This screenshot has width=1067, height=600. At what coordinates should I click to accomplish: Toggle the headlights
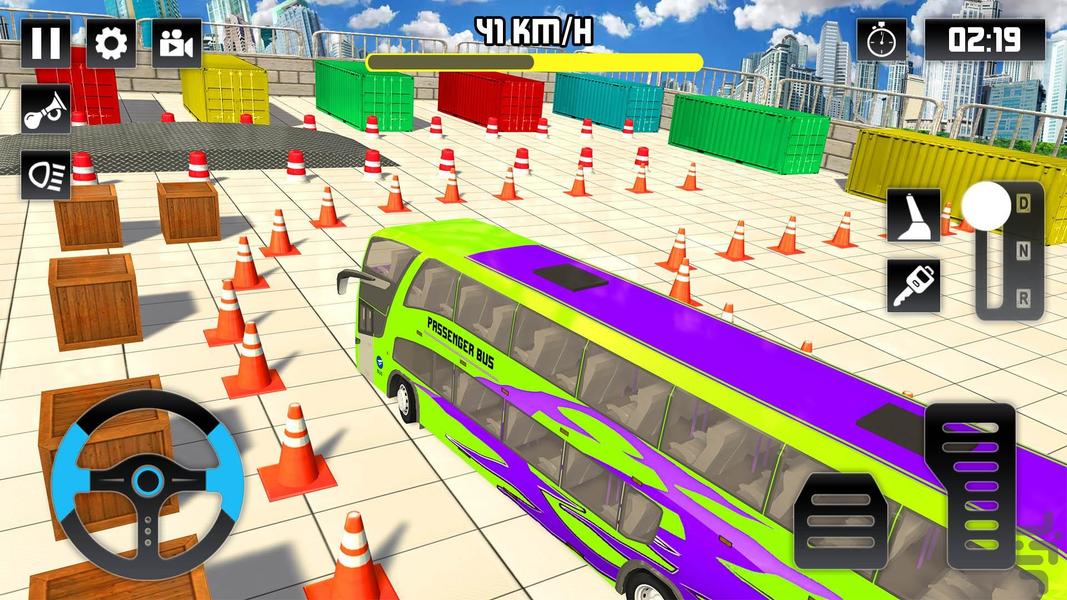tap(46, 174)
